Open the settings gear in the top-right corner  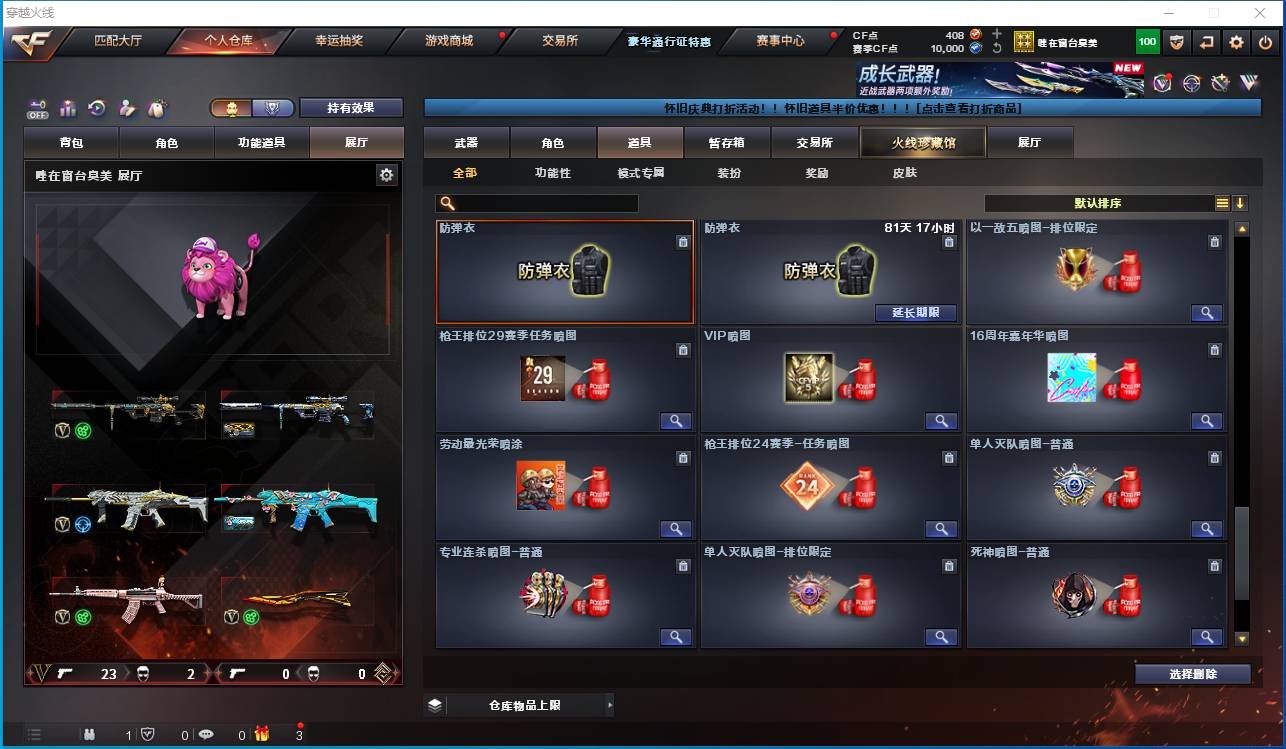[x=1237, y=42]
